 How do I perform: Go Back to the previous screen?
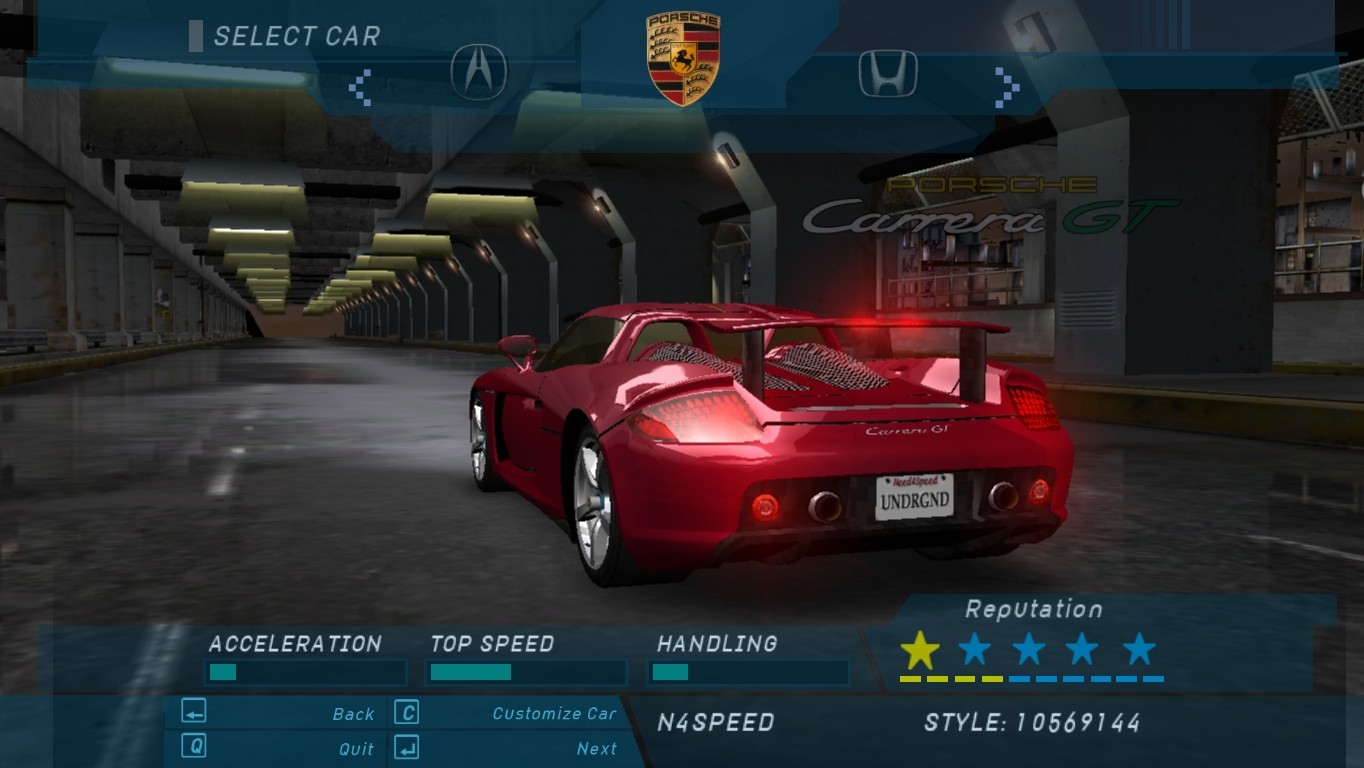point(353,714)
